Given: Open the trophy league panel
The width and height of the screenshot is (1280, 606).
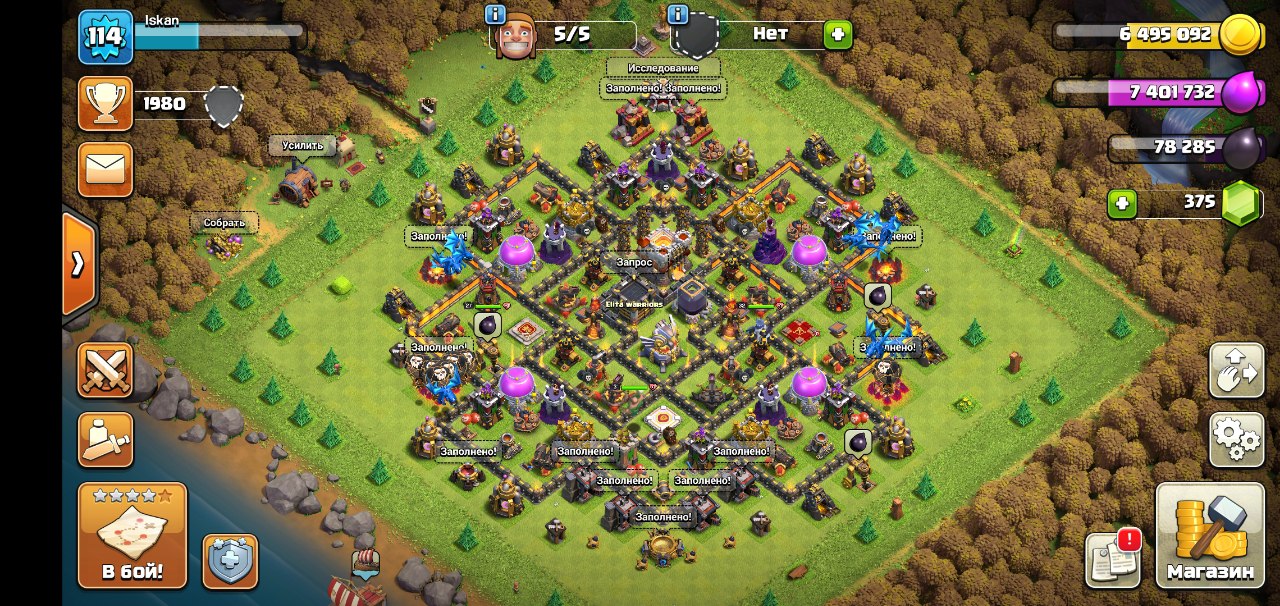Looking at the screenshot, I should point(105,104).
